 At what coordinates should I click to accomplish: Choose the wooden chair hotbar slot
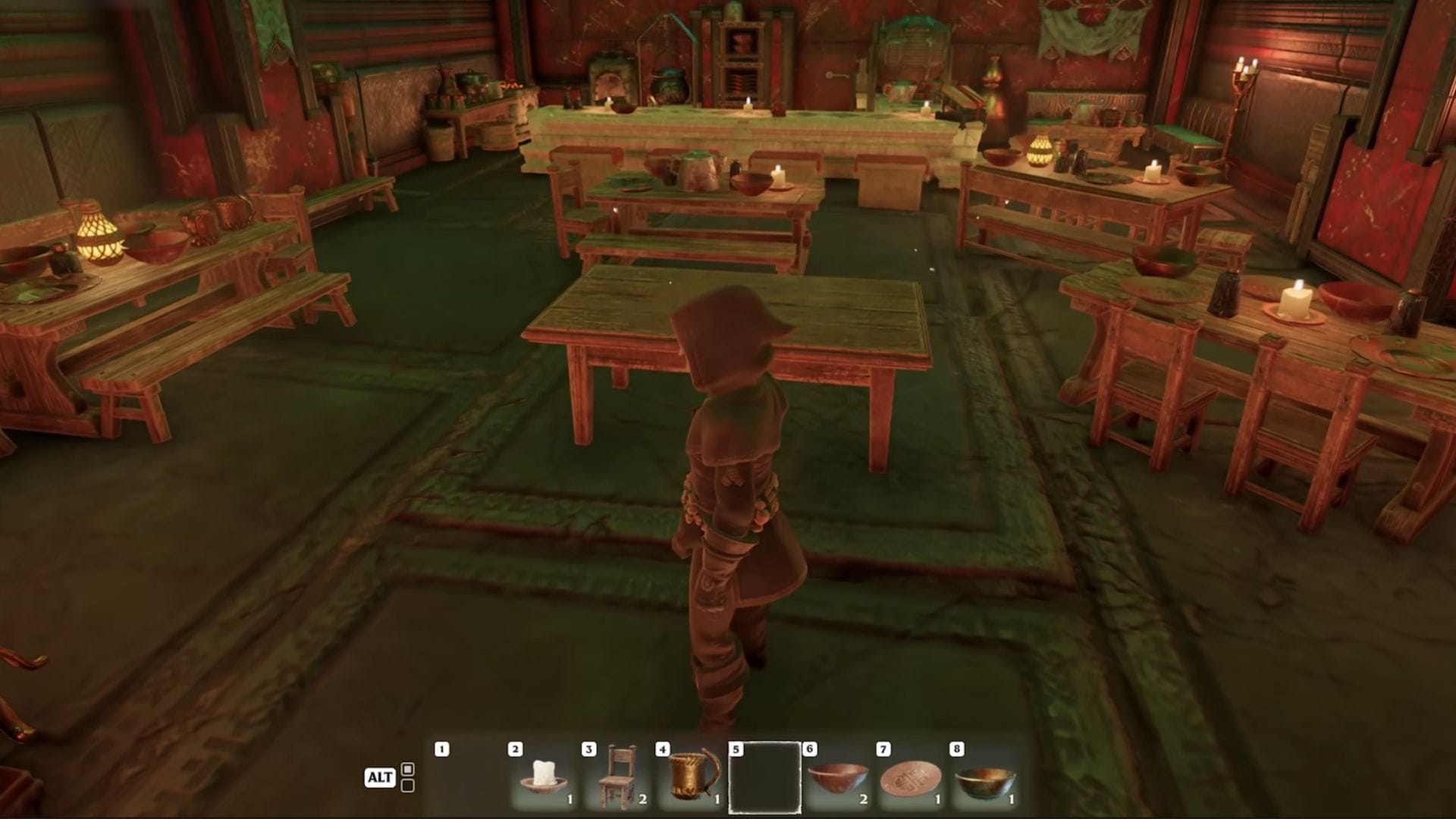coord(618,777)
